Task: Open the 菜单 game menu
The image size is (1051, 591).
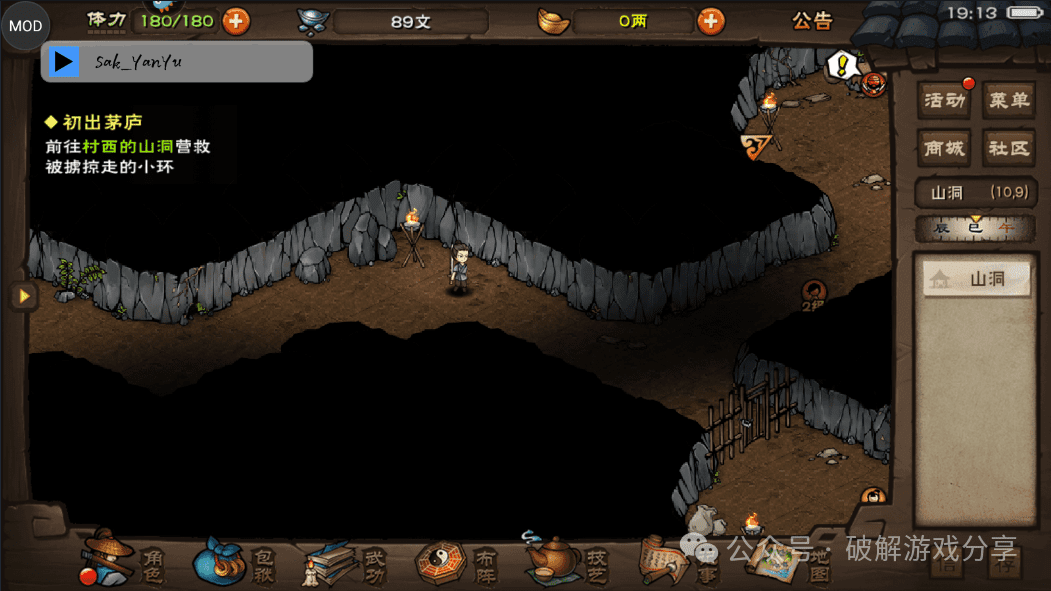Action: [x=1008, y=101]
